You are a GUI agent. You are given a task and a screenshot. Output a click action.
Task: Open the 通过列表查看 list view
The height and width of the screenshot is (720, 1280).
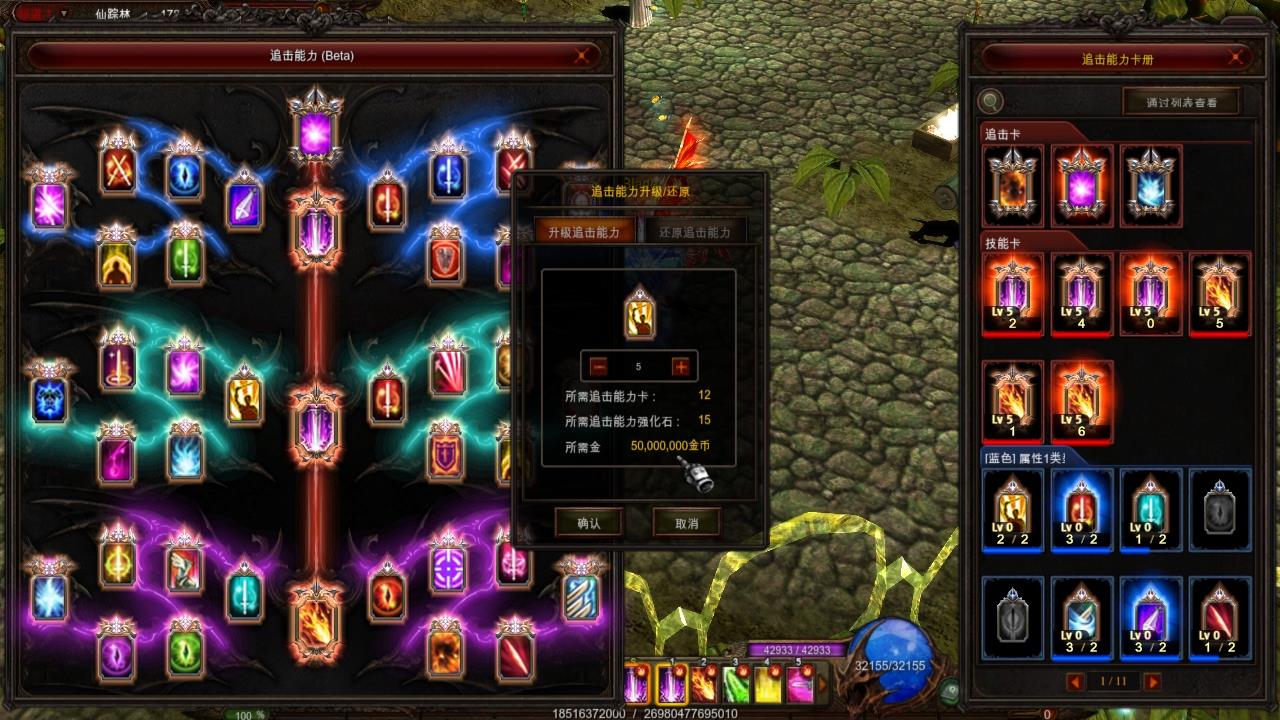click(1181, 101)
